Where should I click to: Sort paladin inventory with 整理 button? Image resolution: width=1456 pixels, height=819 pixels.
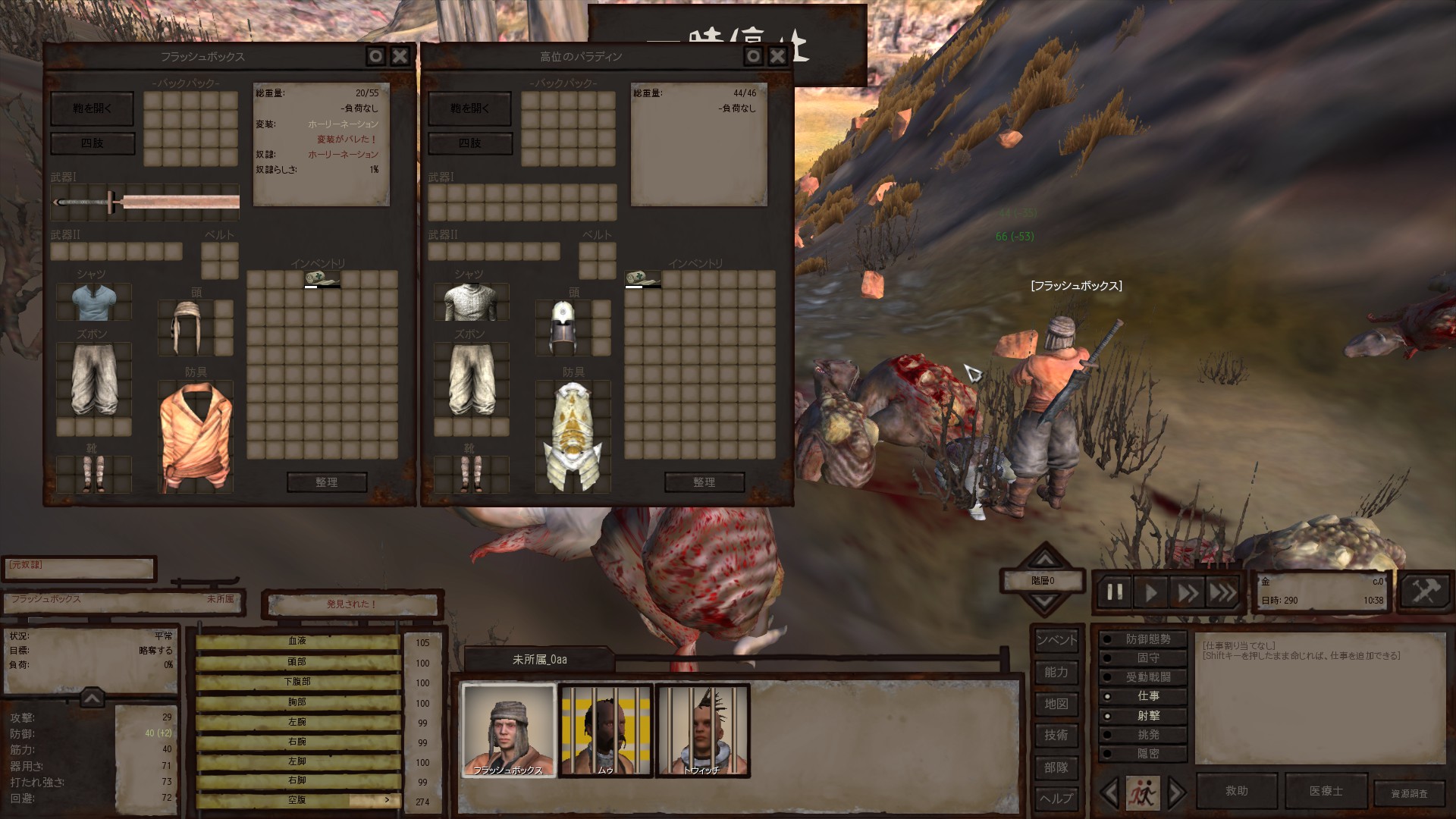[x=704, y=482]
